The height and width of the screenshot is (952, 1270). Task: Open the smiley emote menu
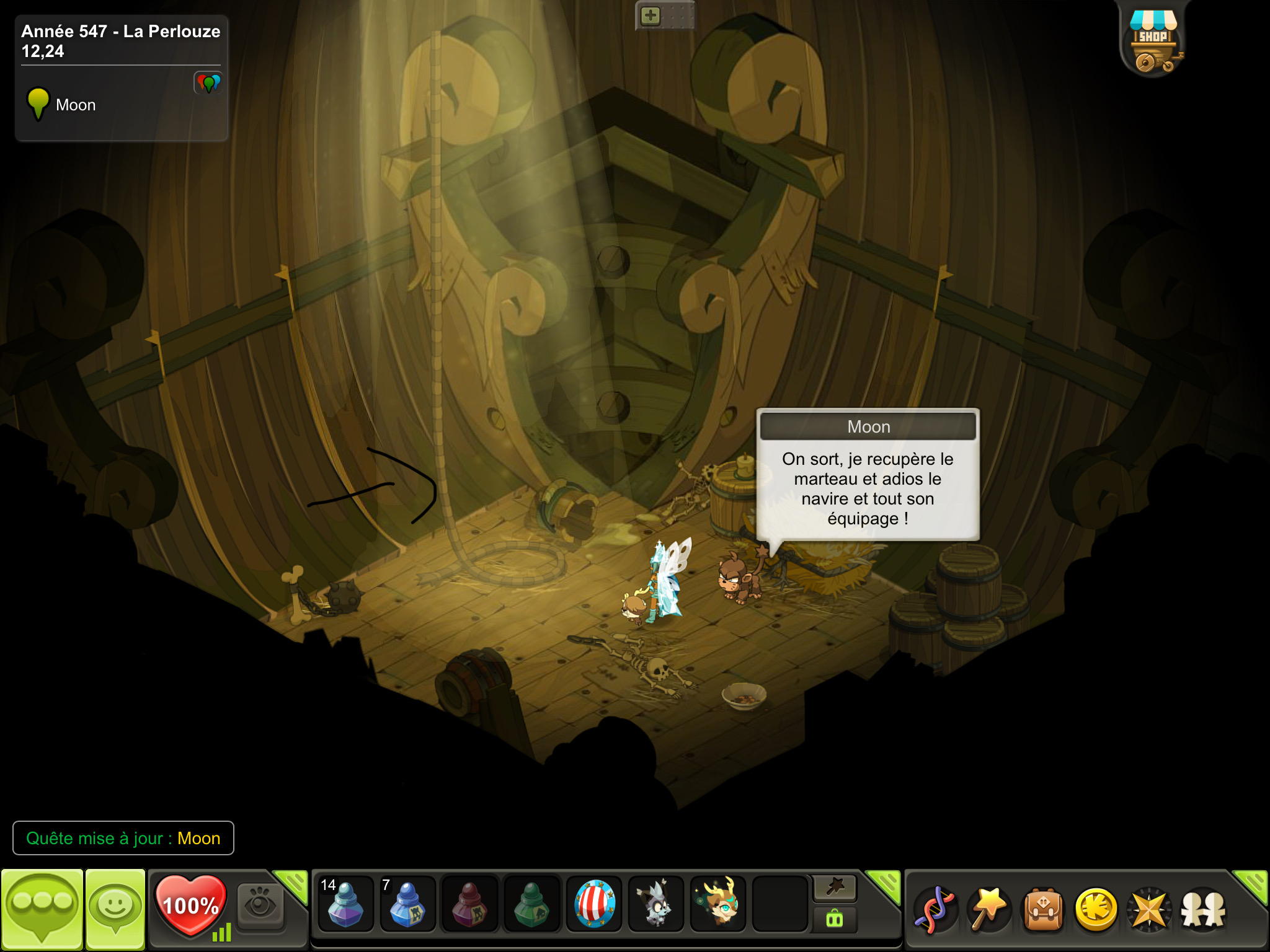pos(115,909)
